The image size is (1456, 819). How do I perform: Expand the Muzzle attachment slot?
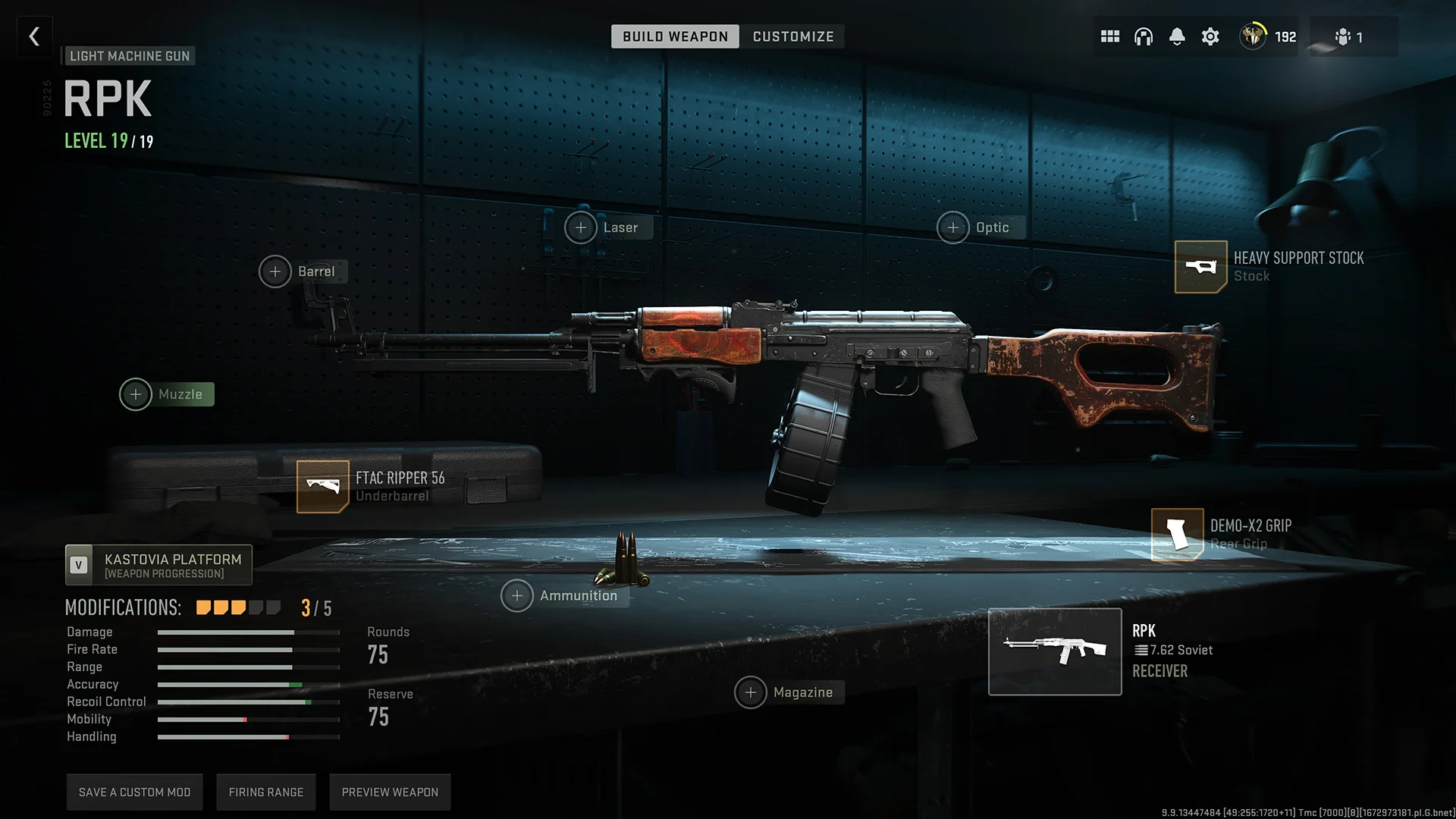[x=136, y=394]
